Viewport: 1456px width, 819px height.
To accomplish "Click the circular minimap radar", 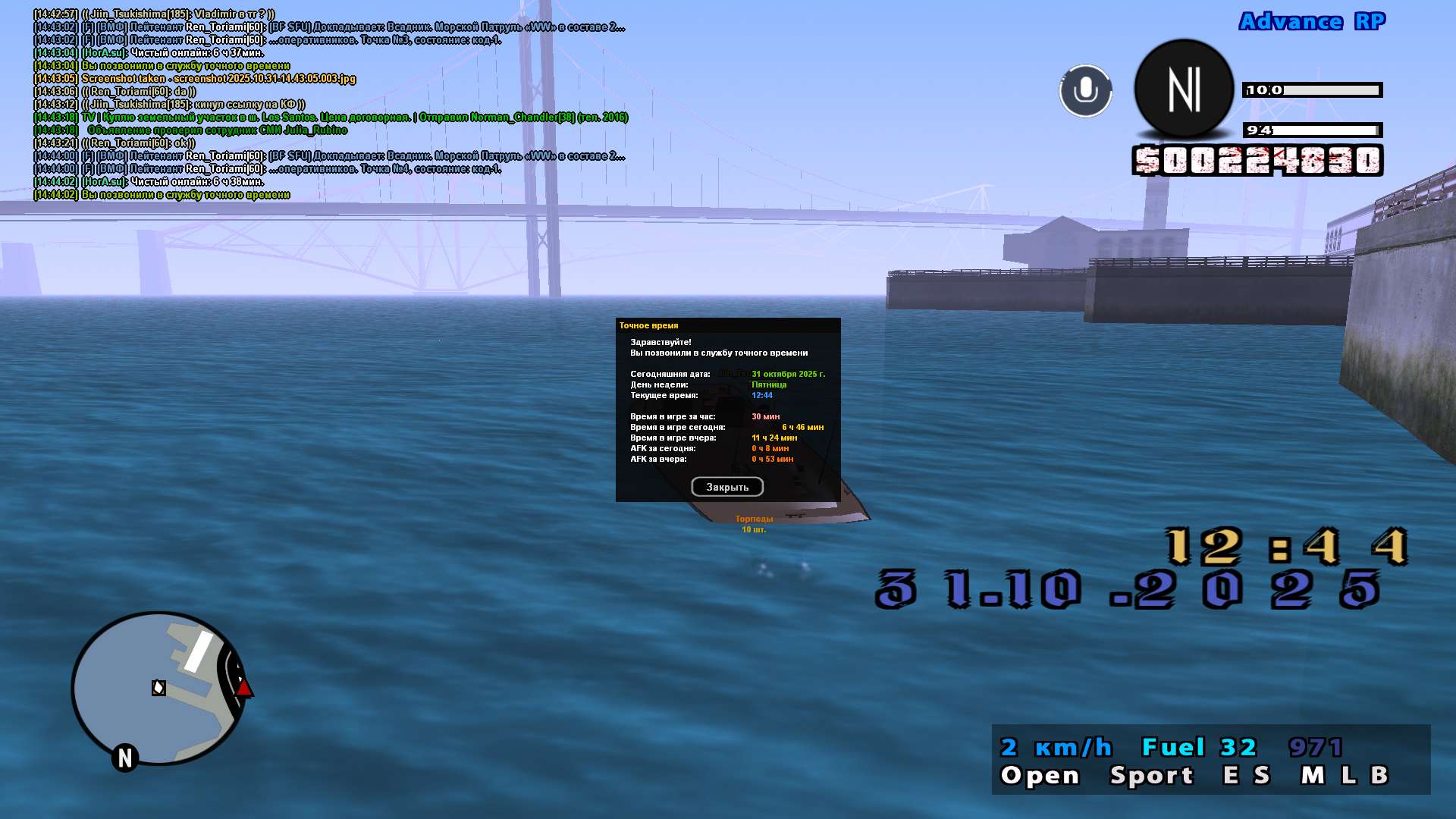I will point(158,688).
